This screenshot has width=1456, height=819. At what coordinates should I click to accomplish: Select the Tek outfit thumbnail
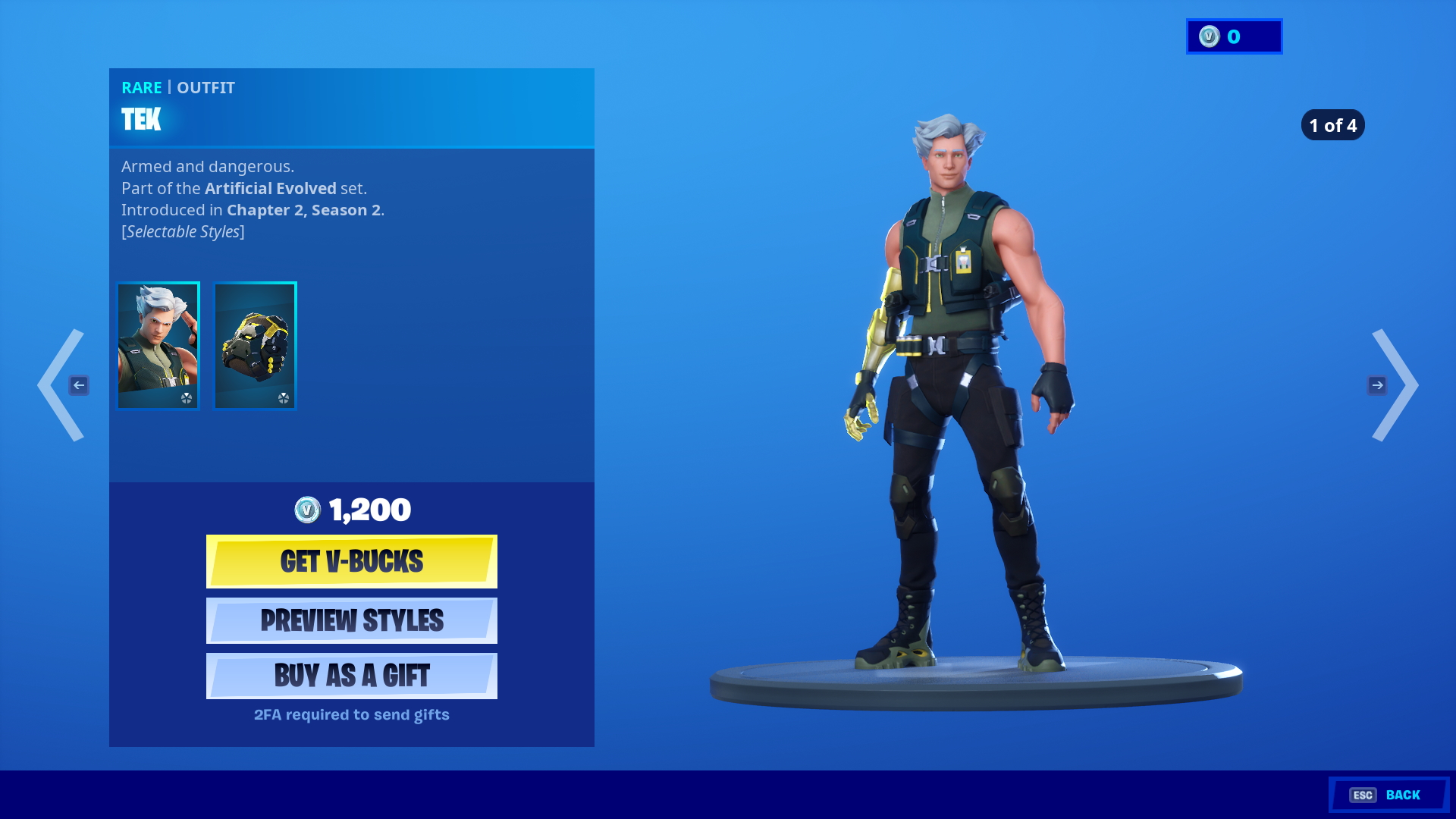157,345
